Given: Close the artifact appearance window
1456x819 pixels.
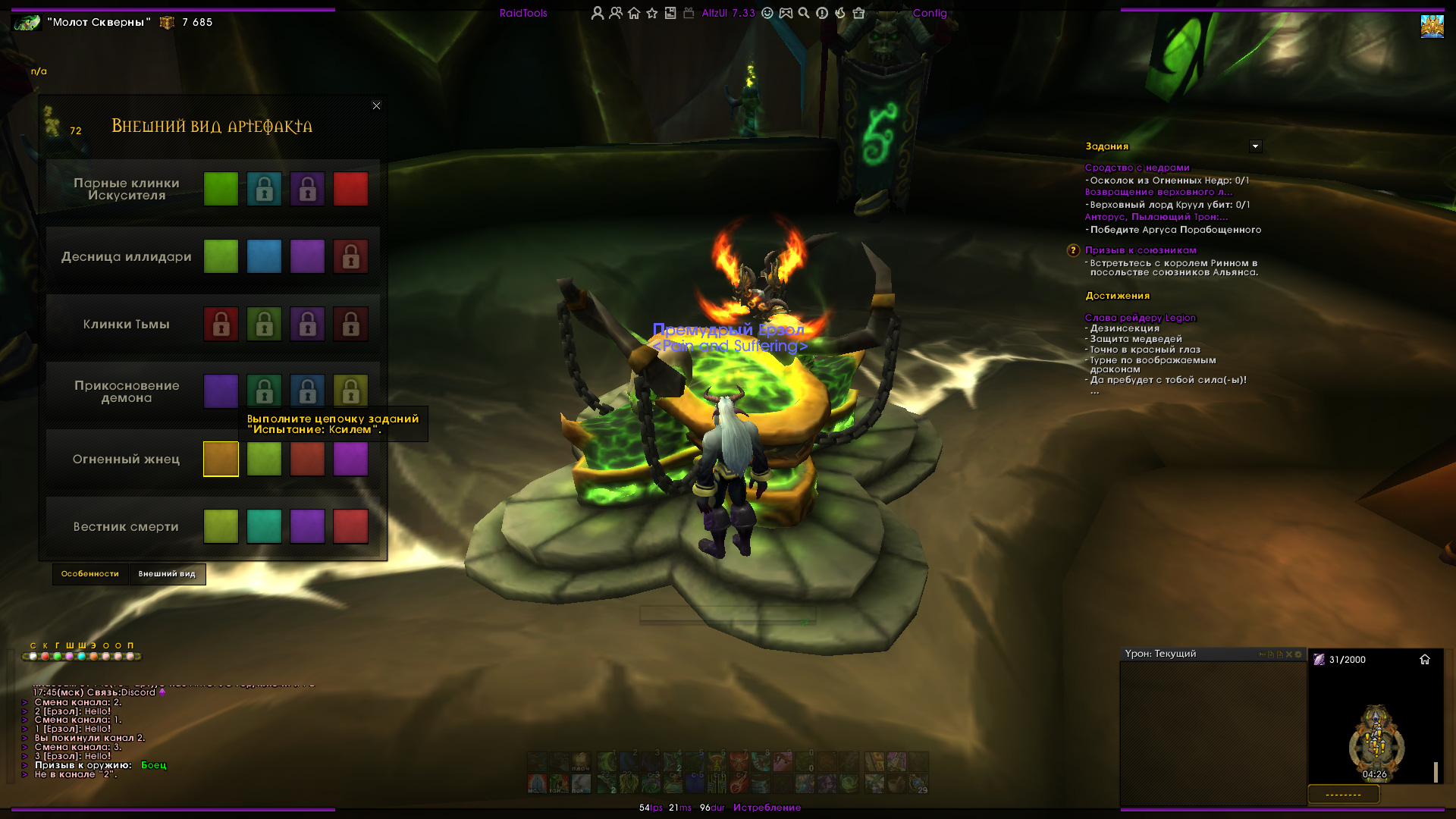Looking at the screenshot, I should point(376,105).
